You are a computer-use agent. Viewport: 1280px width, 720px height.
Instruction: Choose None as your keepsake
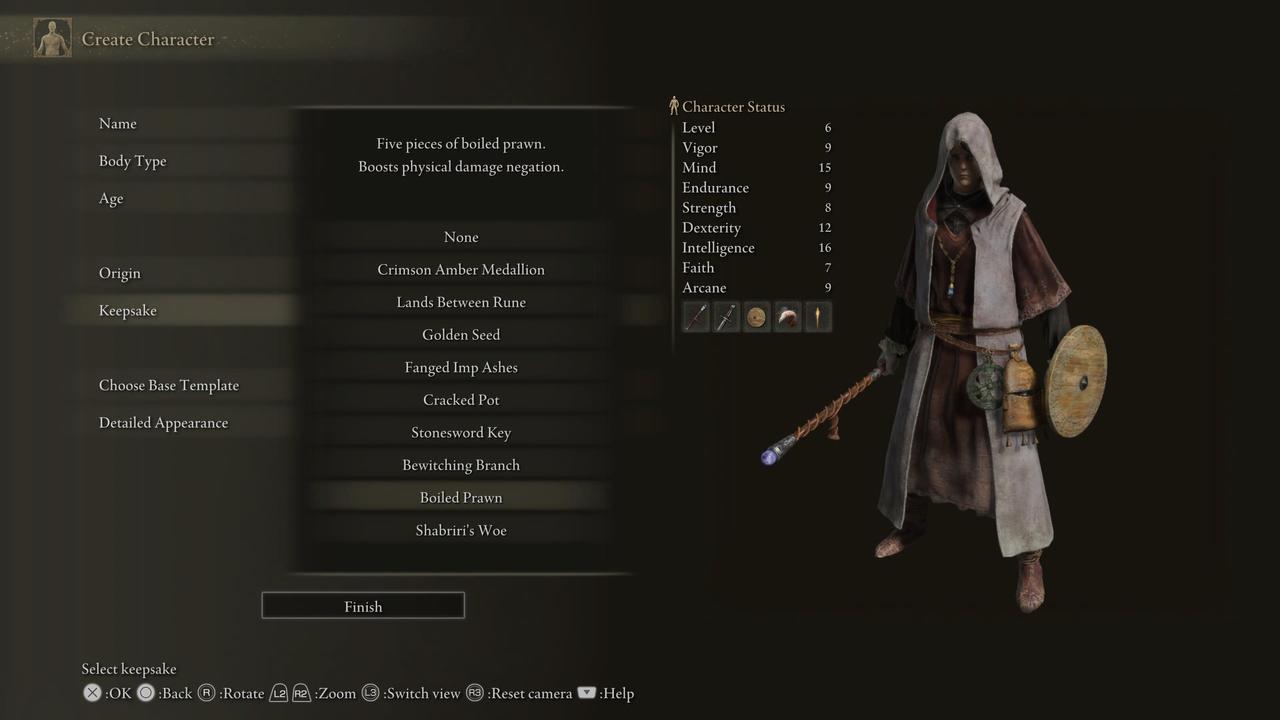(461, 237)
